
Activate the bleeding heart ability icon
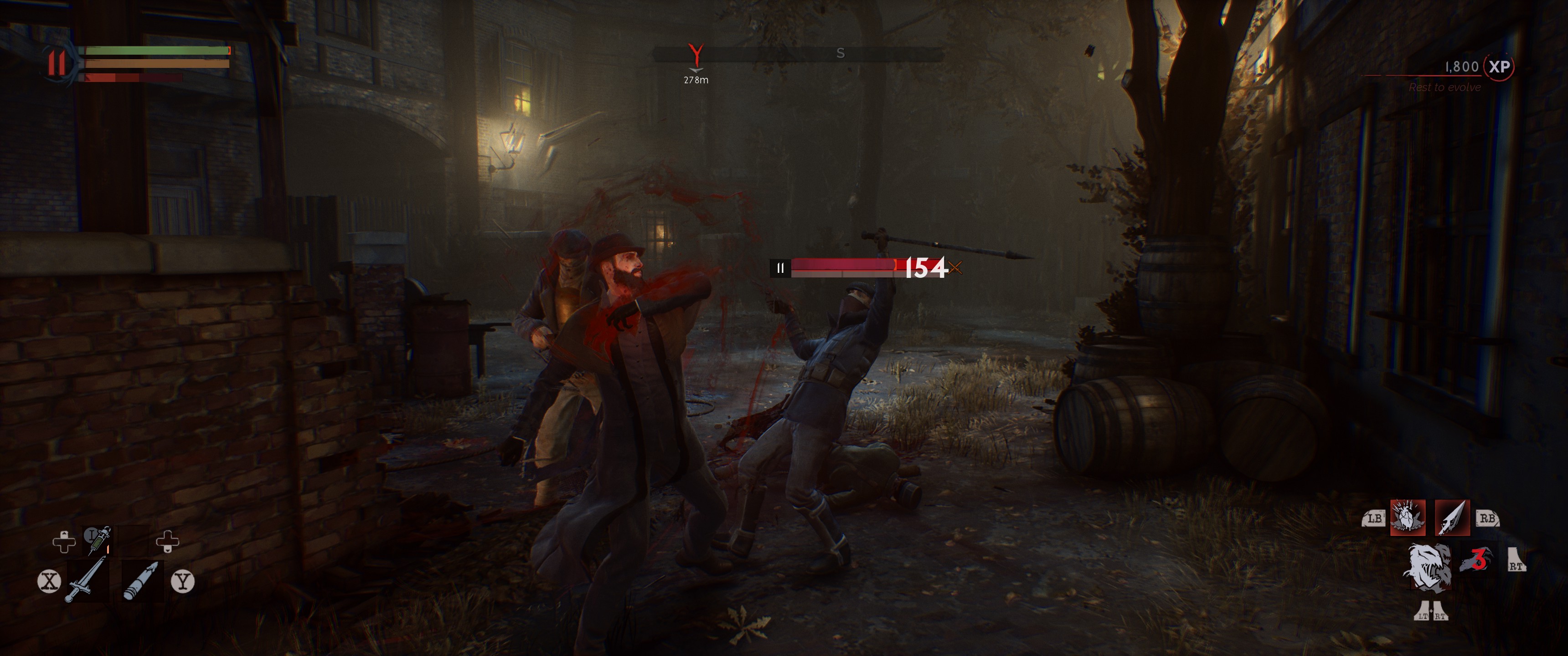tap(1407, 518)
